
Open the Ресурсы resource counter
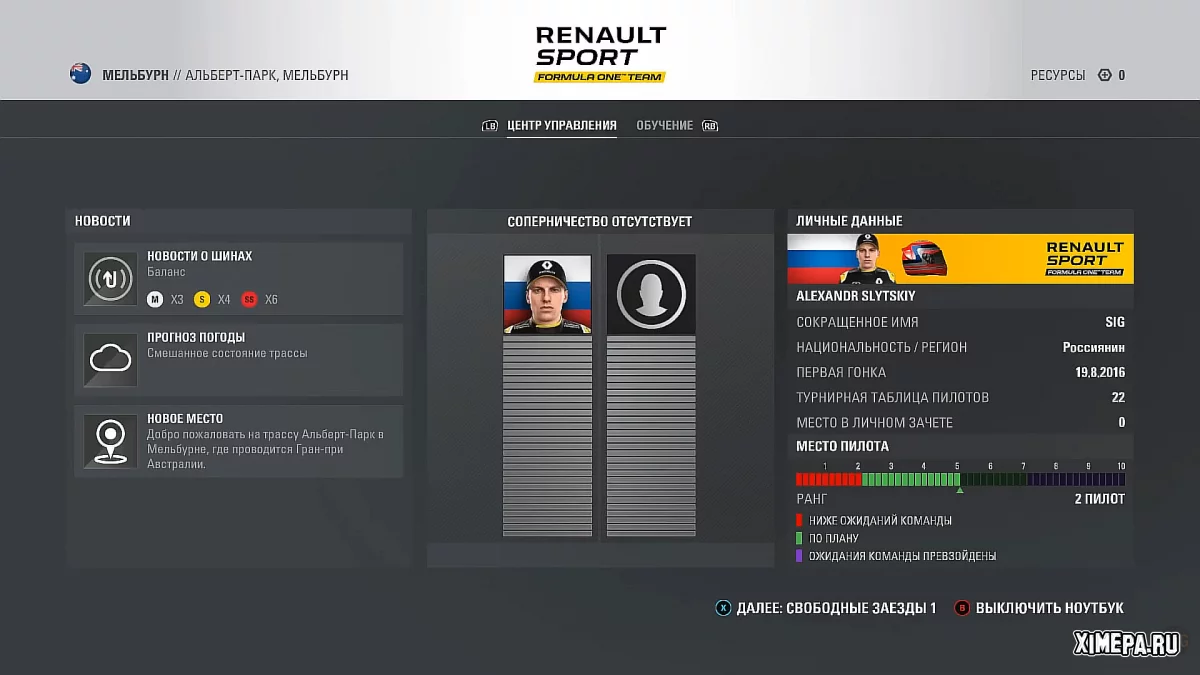click(x=1078, y=75)
